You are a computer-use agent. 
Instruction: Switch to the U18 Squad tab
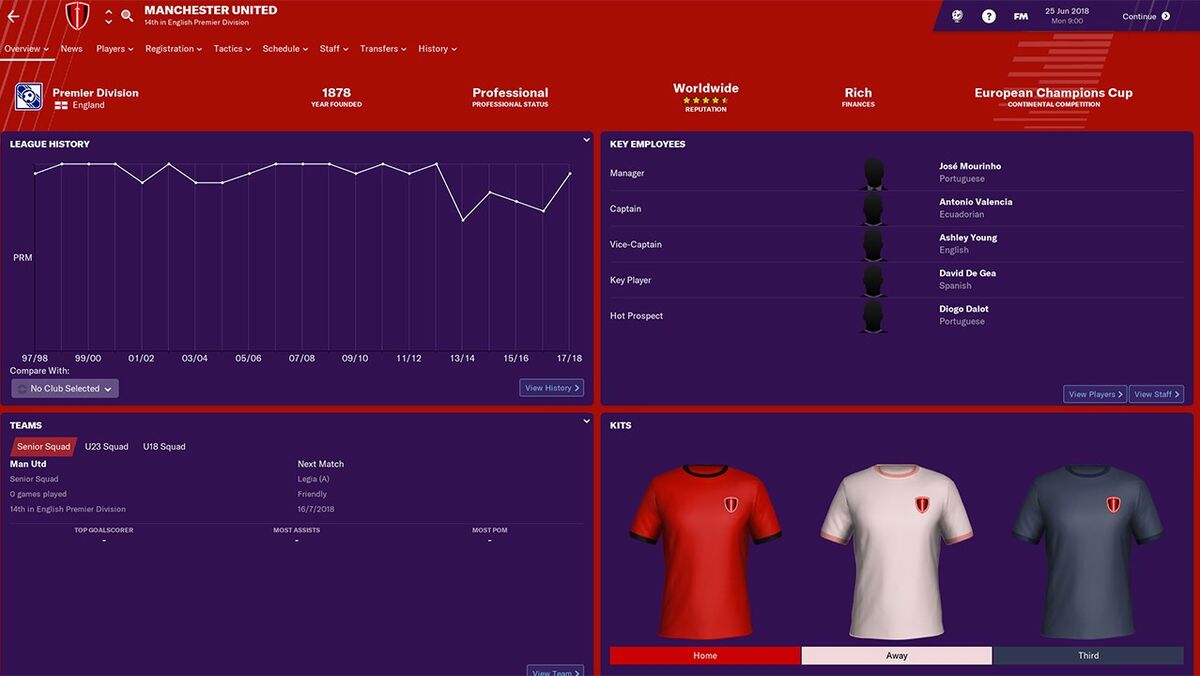tap(164, 447)
